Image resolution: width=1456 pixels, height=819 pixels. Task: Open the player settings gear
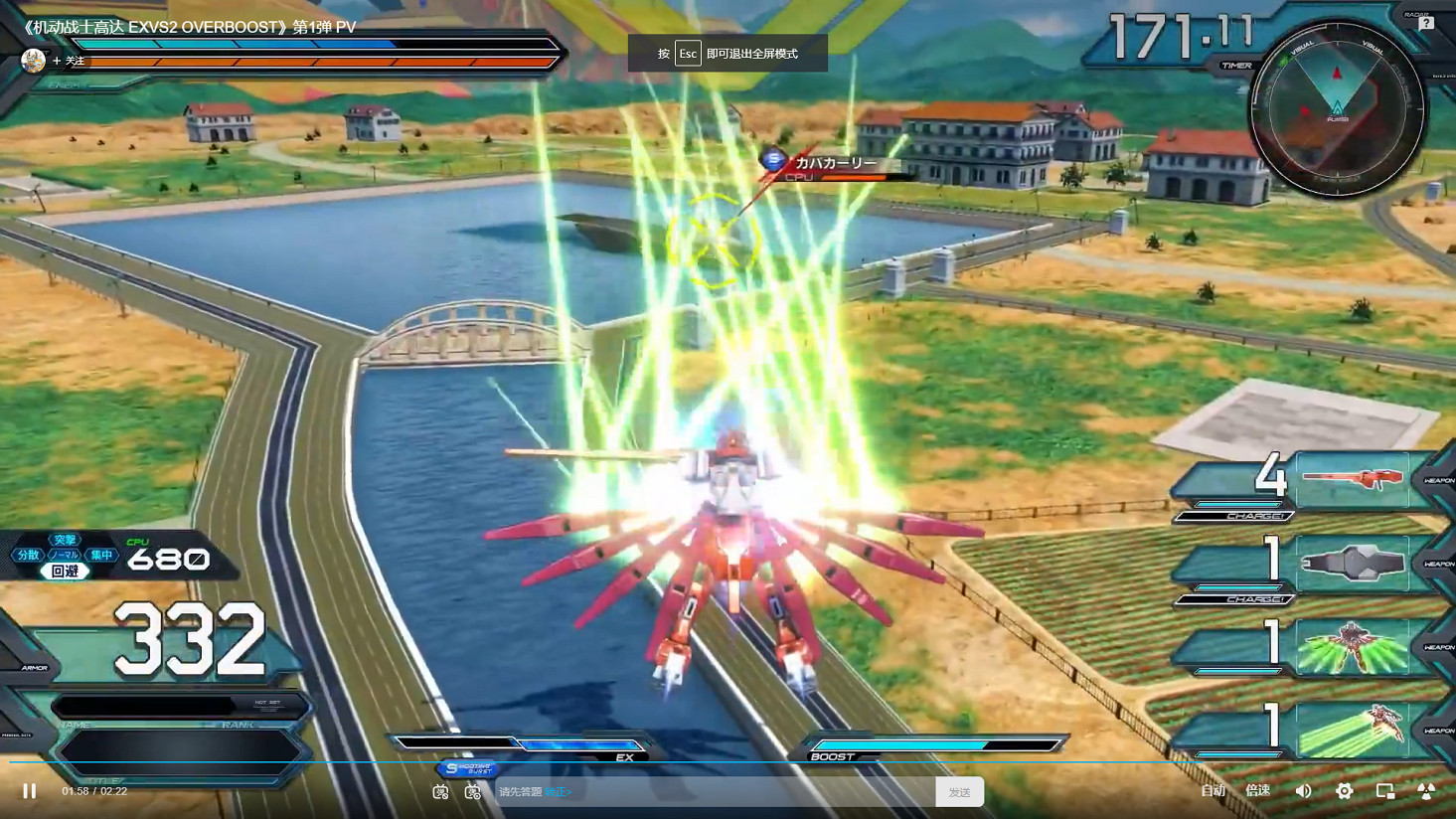(x=1345, y=790)
